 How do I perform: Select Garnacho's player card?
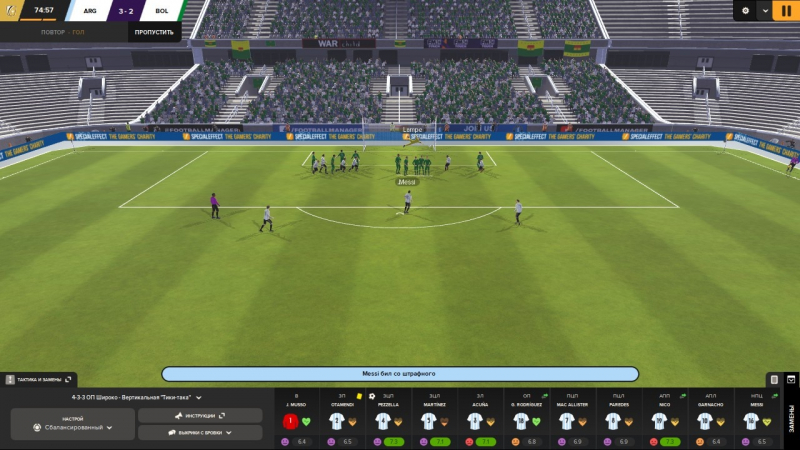[x=710, y=420]
